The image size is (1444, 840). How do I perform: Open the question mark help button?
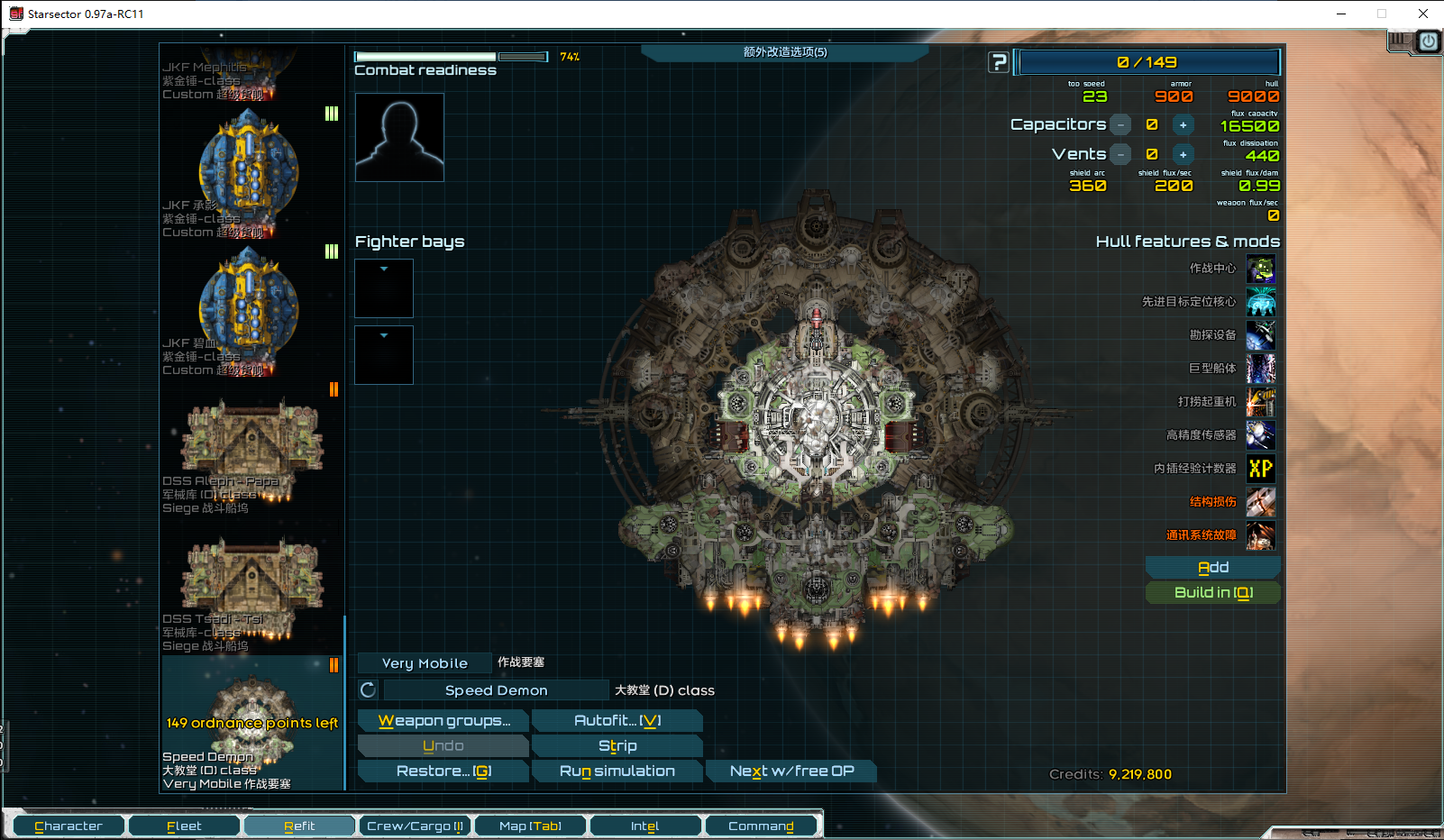point(998,62)
